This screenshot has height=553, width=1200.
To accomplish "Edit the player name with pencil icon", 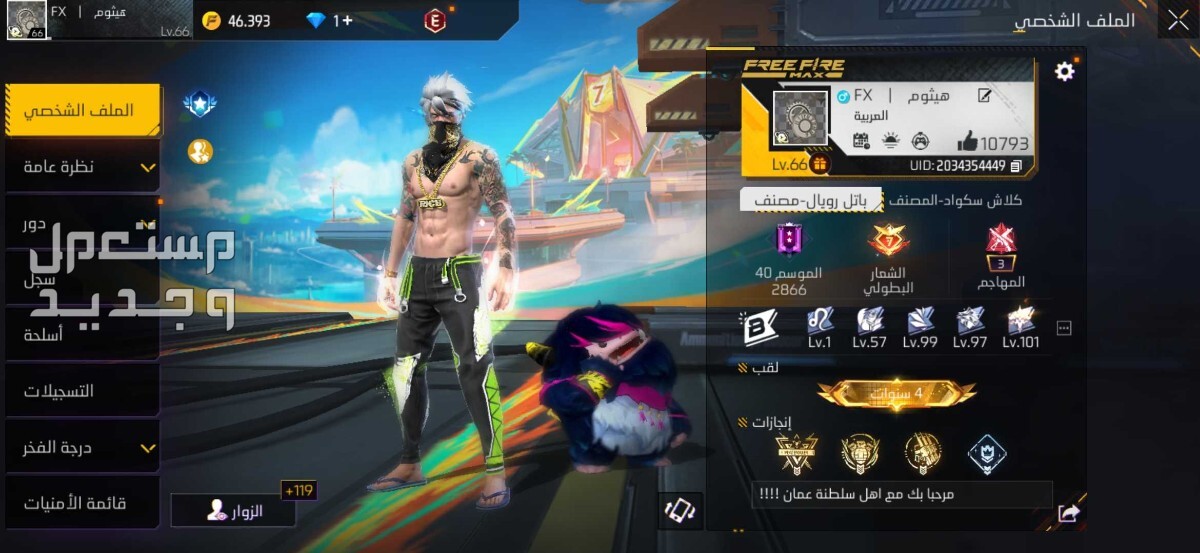I will point(984,96).
